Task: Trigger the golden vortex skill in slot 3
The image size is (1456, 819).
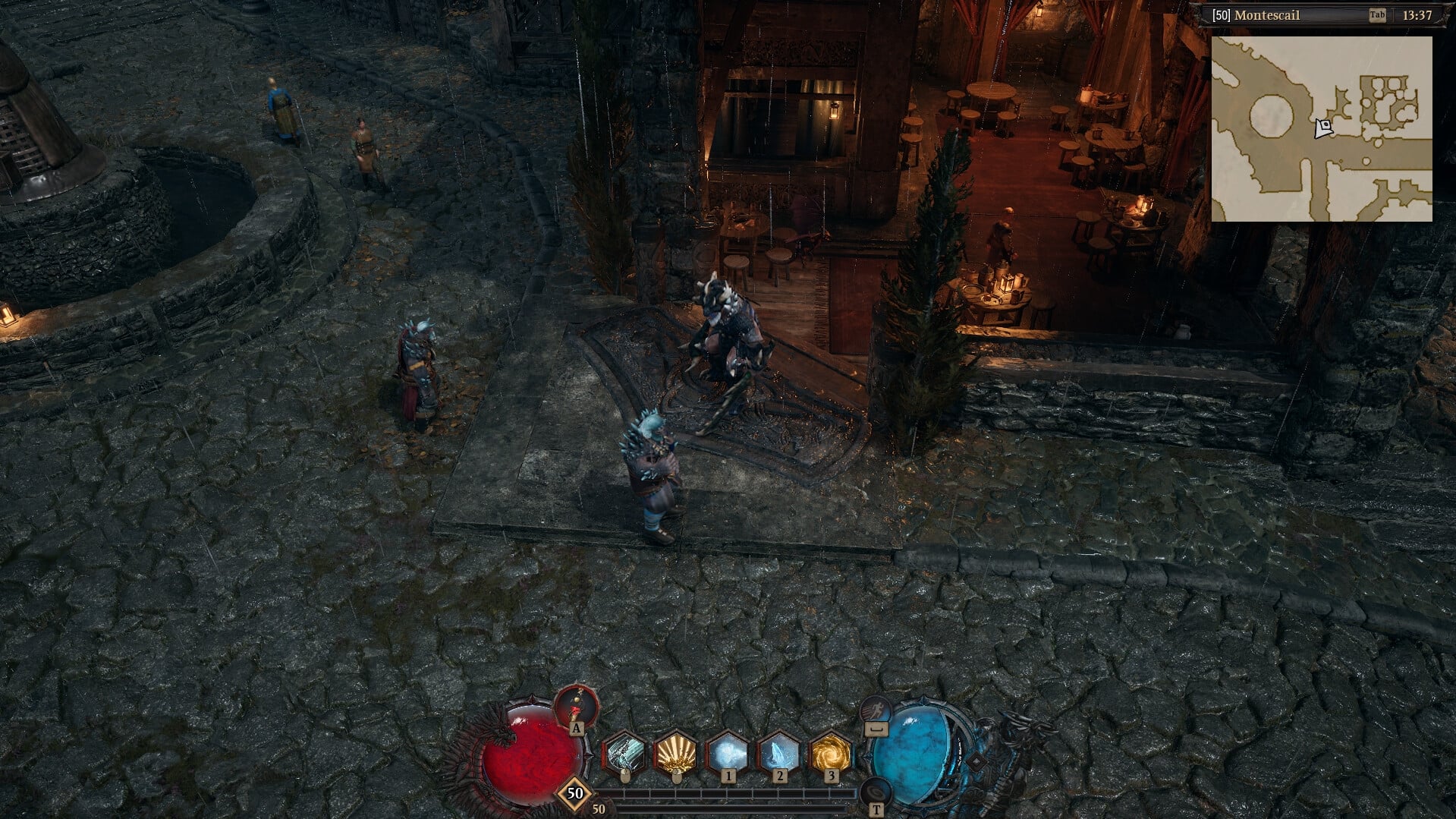Action: (x=831, y=752)
